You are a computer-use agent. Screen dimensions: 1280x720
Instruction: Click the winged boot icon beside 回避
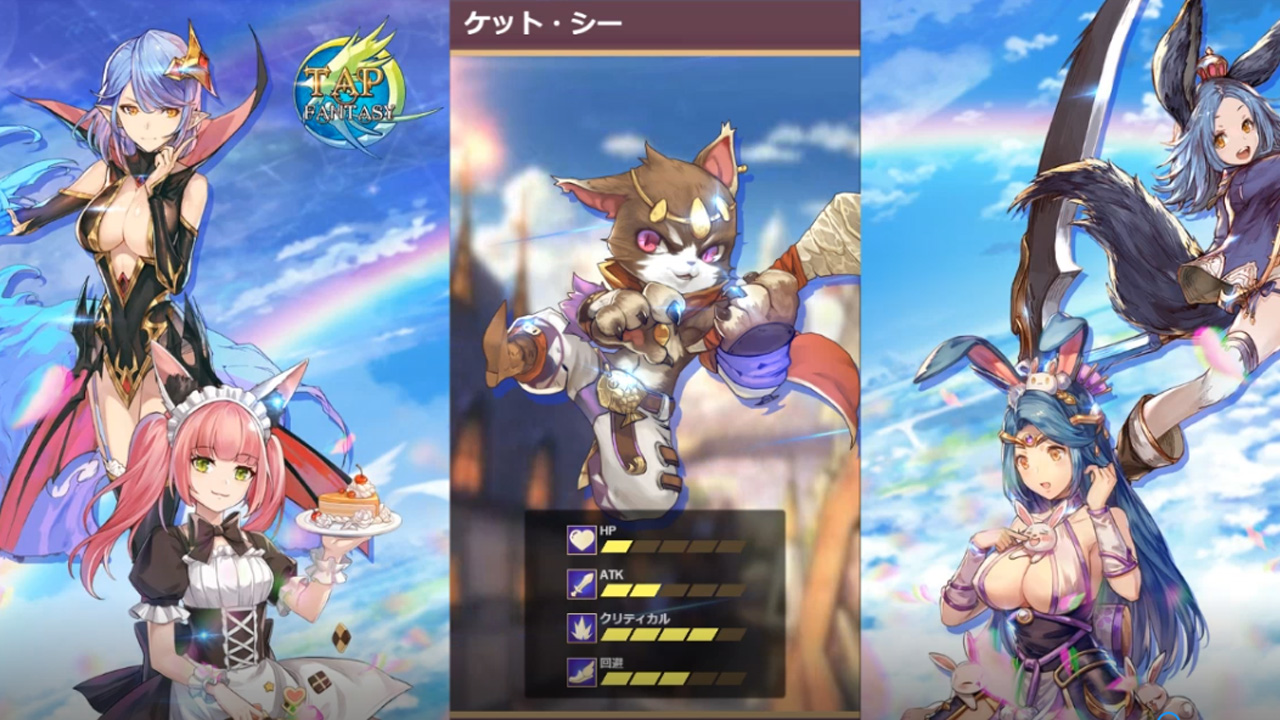pos(580,672)
